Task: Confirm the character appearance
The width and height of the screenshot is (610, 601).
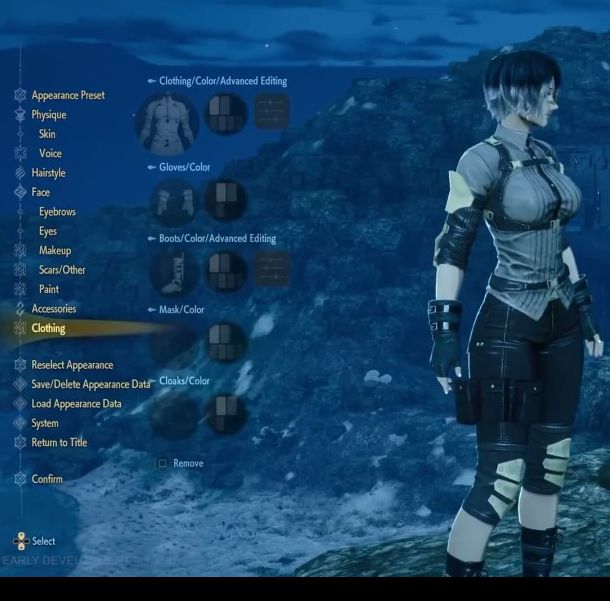Action: pyautogui.click(x=47, y=479)
